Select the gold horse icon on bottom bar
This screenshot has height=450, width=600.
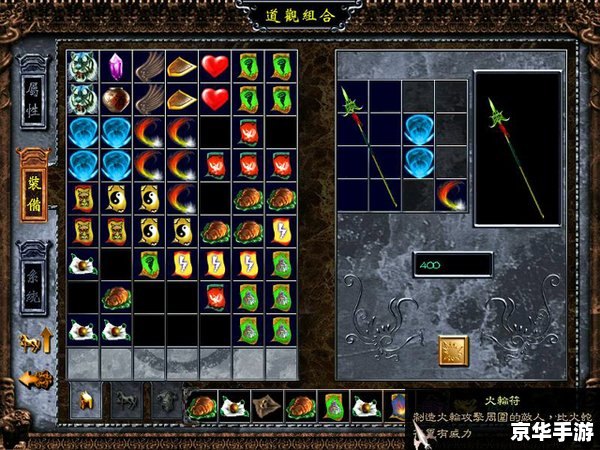84,402
